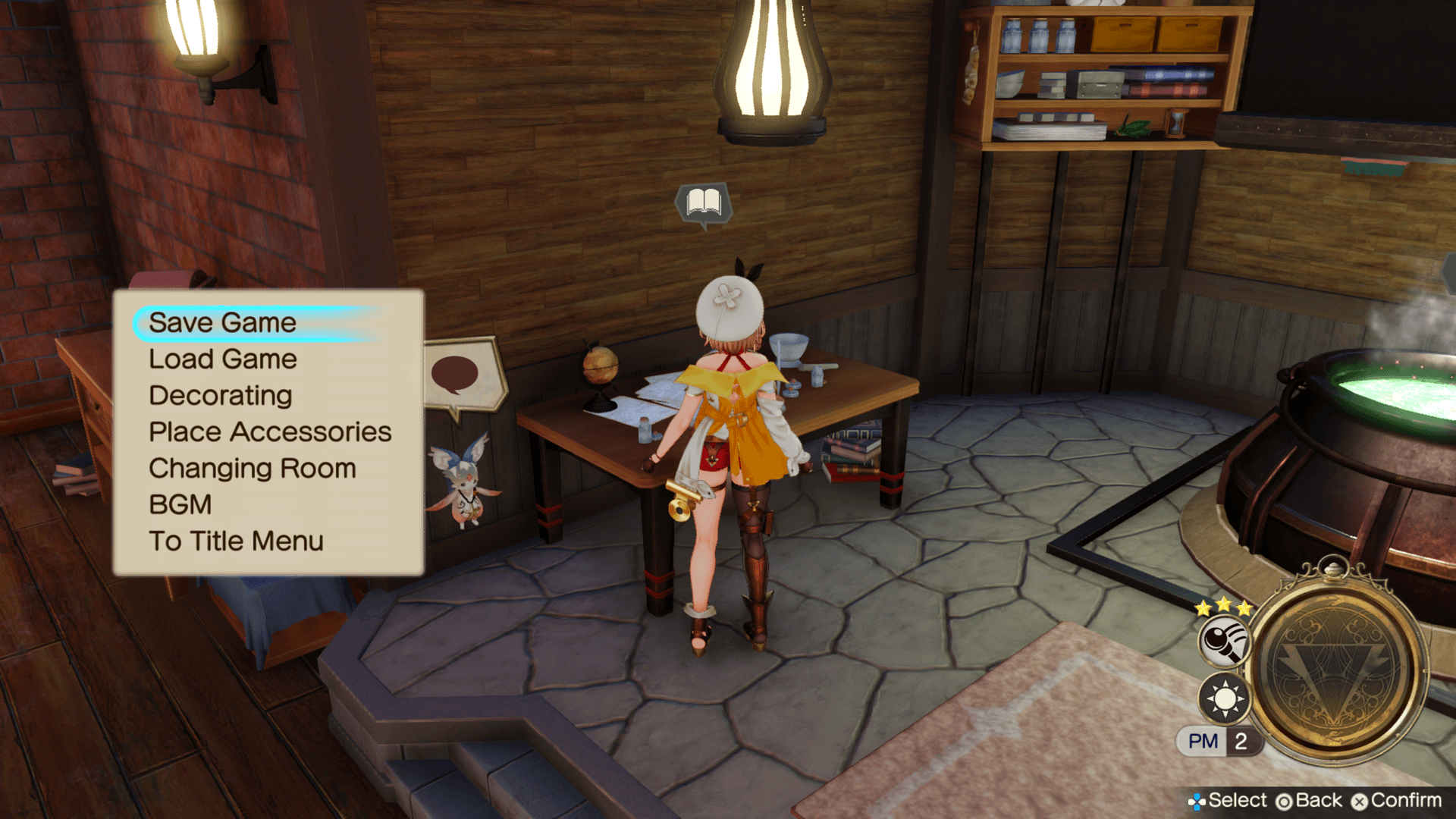Choose the BGM menu entry
Image resolution: width=1456 pixels, height=819 pixels.
point(180,505)
